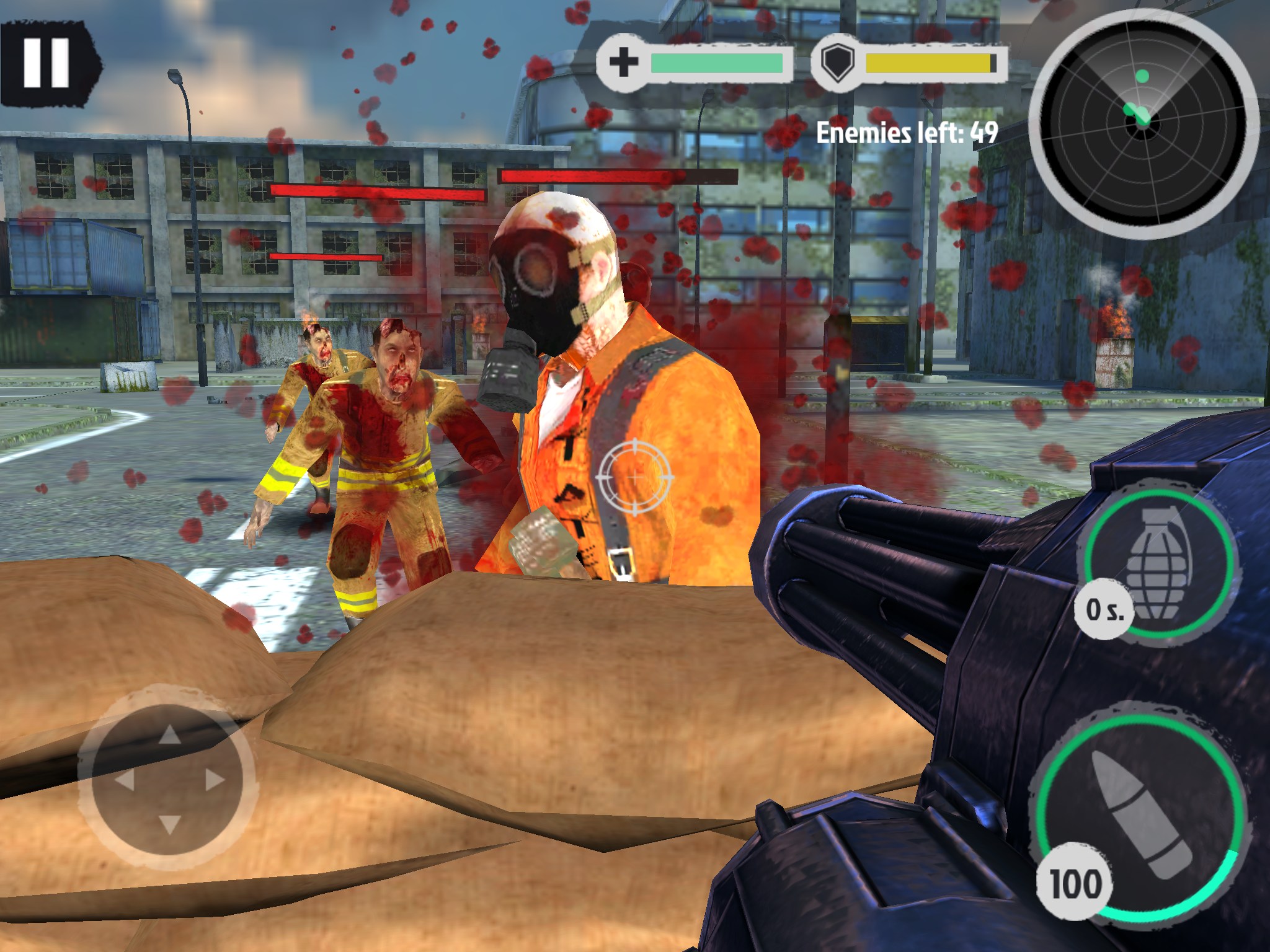Tap the down arrow on the movement pad
This screenshot has height=952, width=1270.
pyautogui.click(x=170, y=824)
